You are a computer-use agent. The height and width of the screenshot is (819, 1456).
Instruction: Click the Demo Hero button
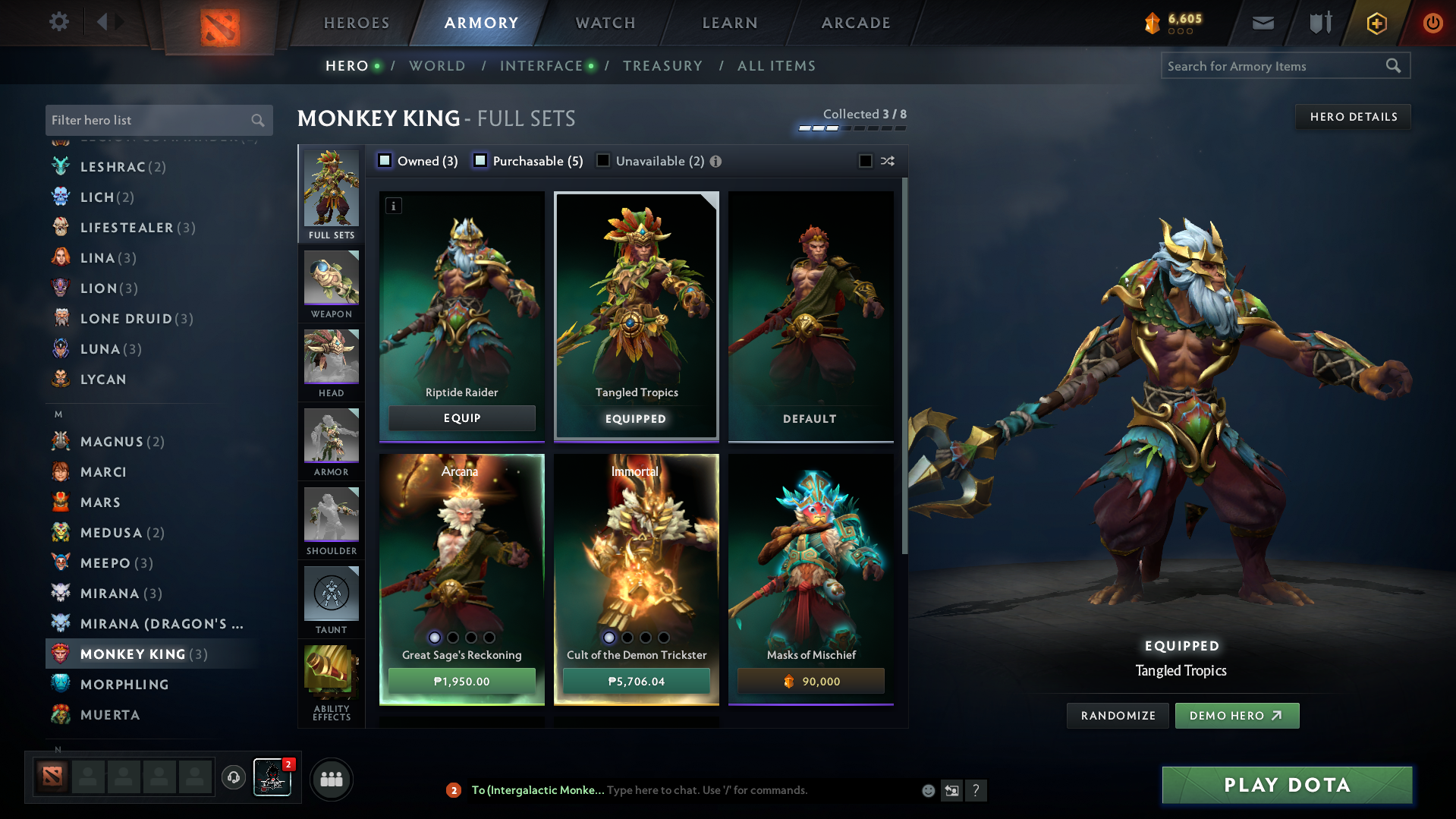point(1237,716)
